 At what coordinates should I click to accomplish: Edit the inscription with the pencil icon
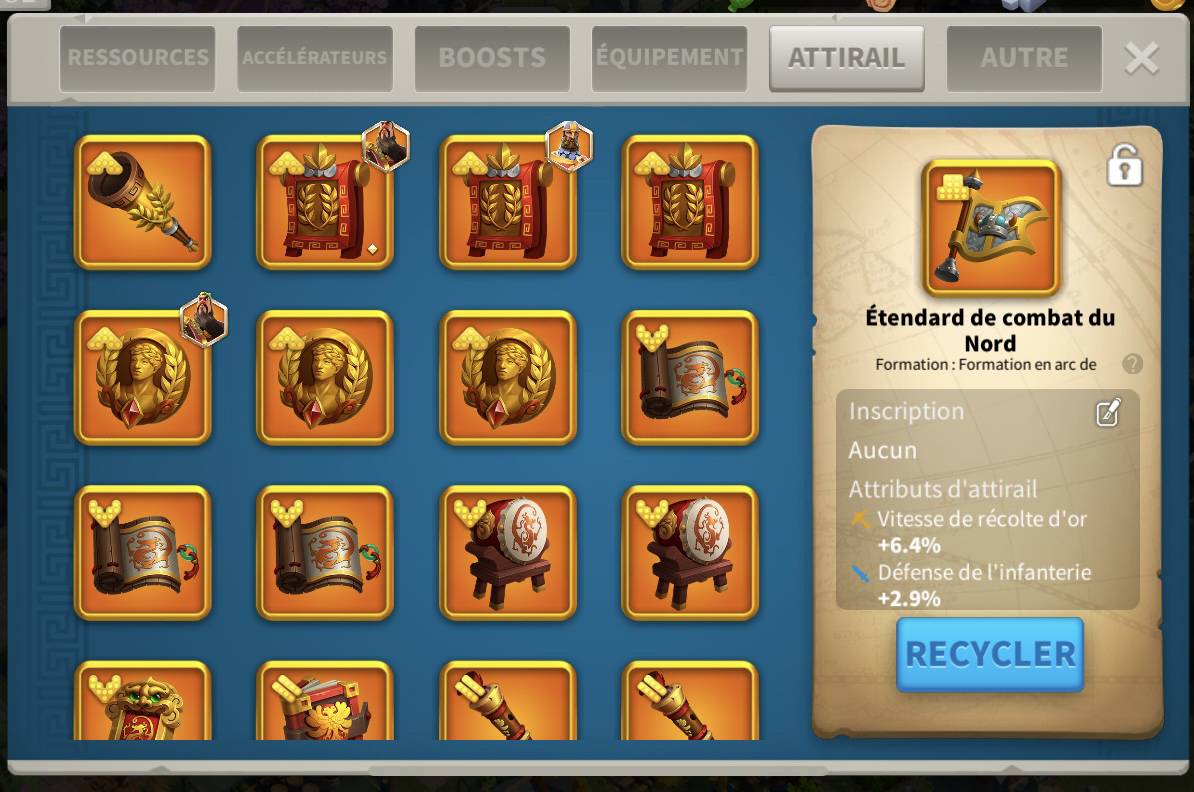pyautogui.click(x=1108, y=412)
